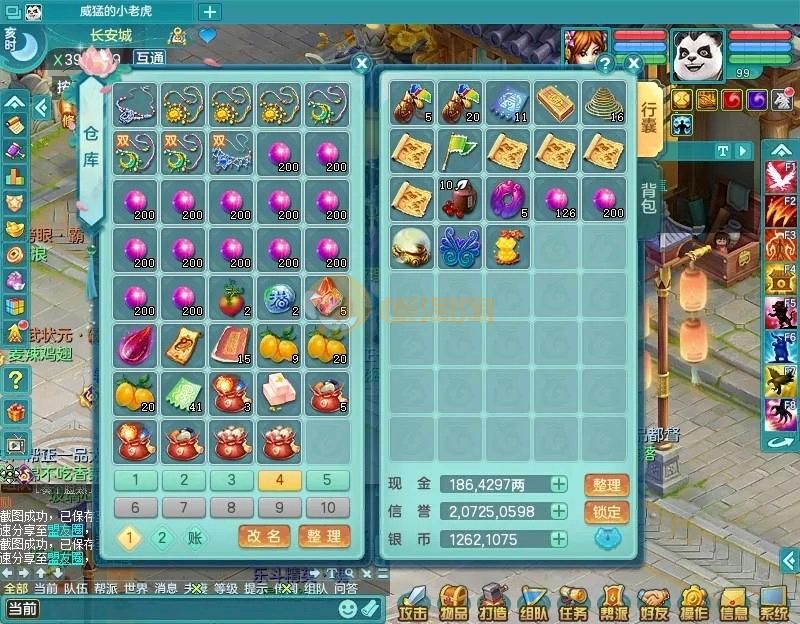Select the purple donut item with count 5

(508, 199)
